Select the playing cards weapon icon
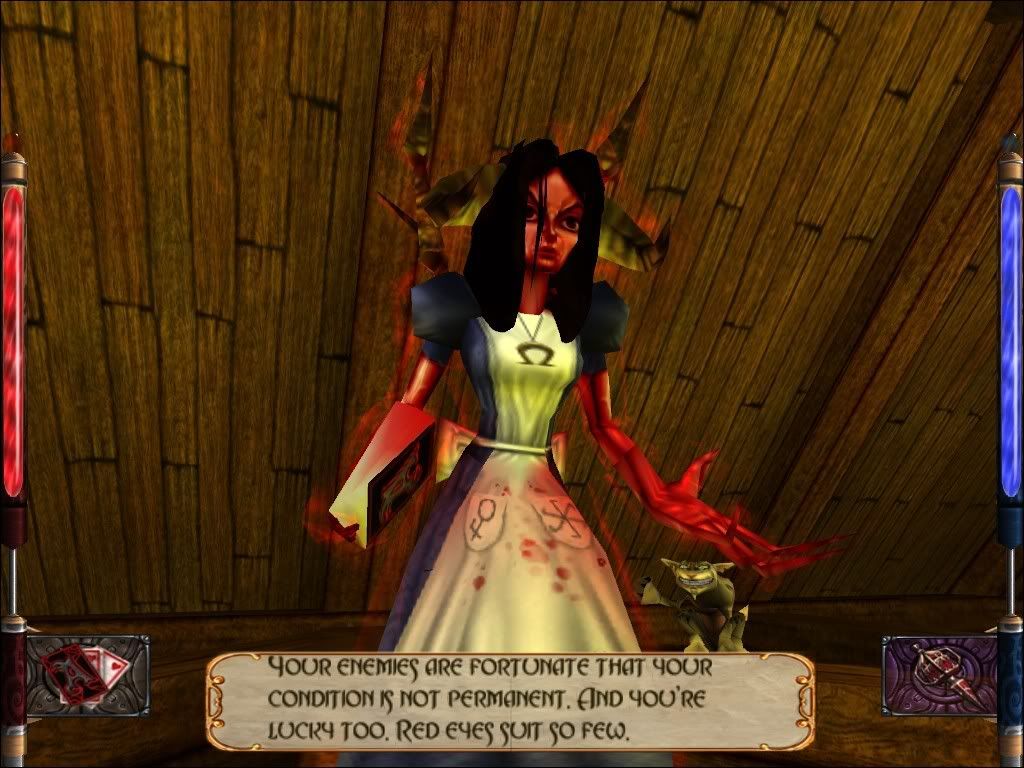 coord(88,675)
